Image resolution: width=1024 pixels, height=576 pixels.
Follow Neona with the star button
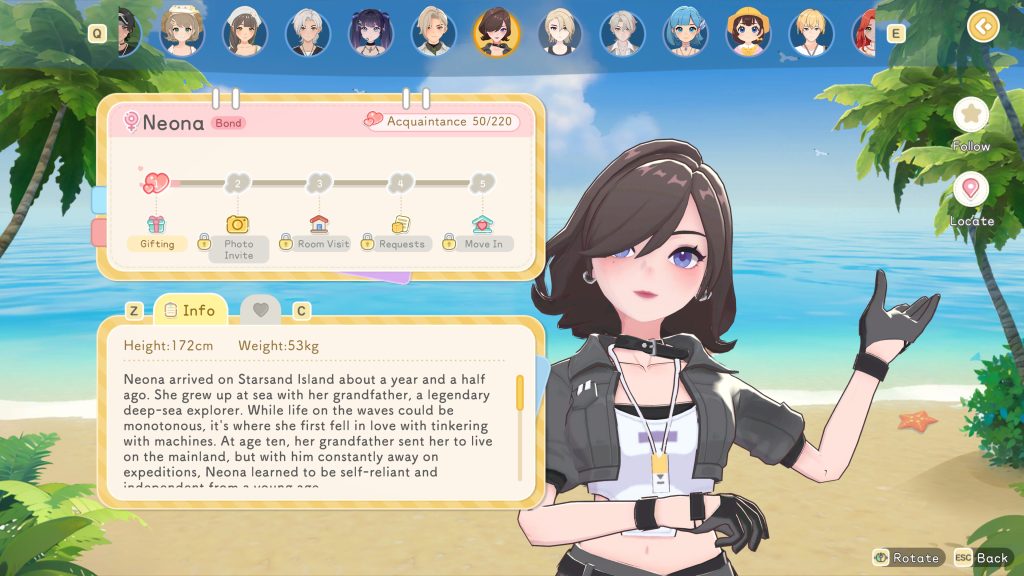tap(970, 115)
